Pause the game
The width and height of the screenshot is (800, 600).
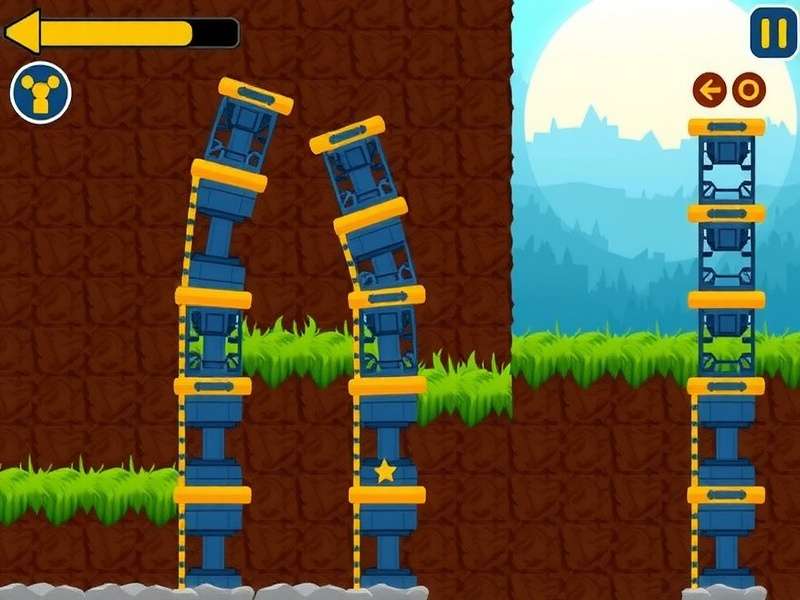pos(773,33)
